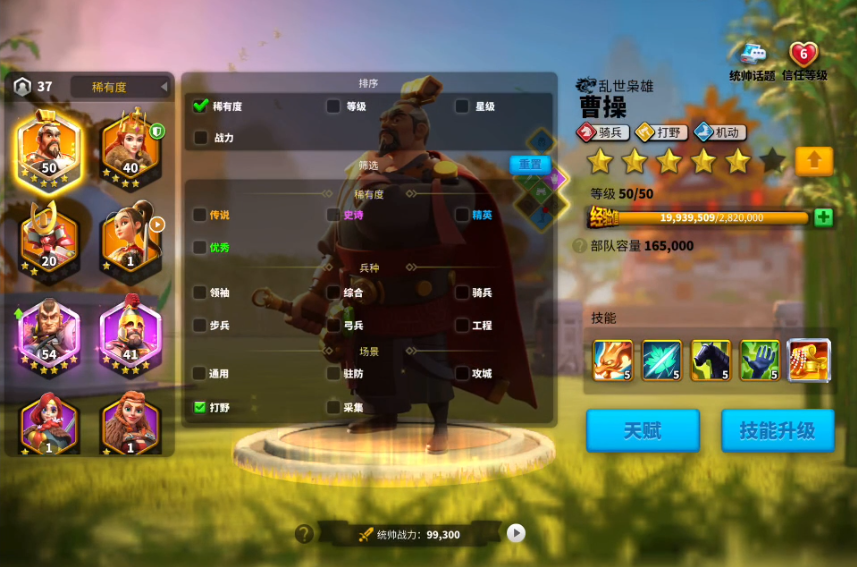The width and height of the screenshot is (857, 567).
Task: Open the 稀有度 sort dropdown header
Action: click(x=120, y=87)
